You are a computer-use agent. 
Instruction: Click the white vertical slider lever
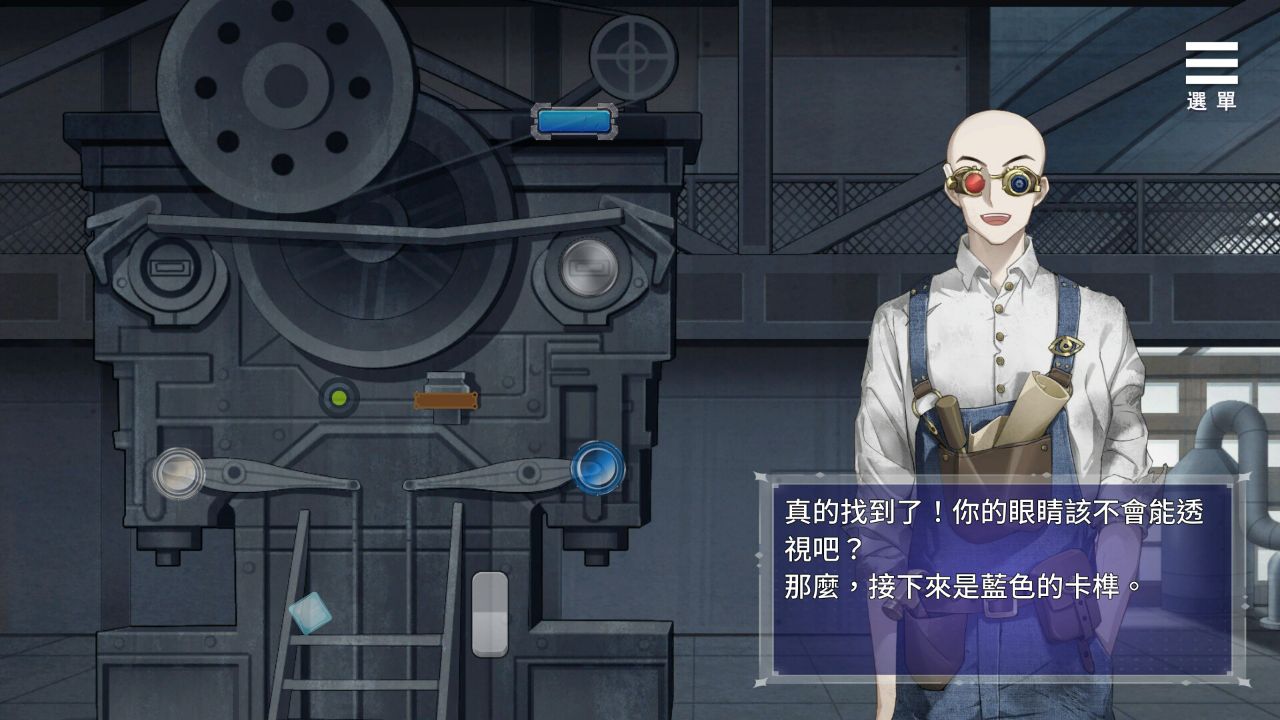point(488,612)
